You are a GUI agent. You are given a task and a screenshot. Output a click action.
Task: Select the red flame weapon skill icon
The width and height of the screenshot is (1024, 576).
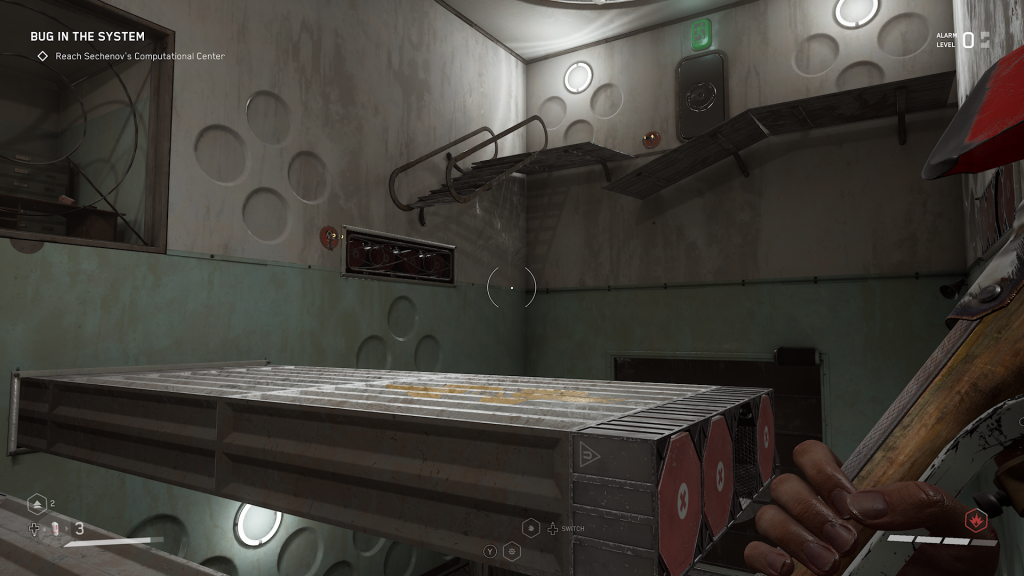click(x=977, y=519)
